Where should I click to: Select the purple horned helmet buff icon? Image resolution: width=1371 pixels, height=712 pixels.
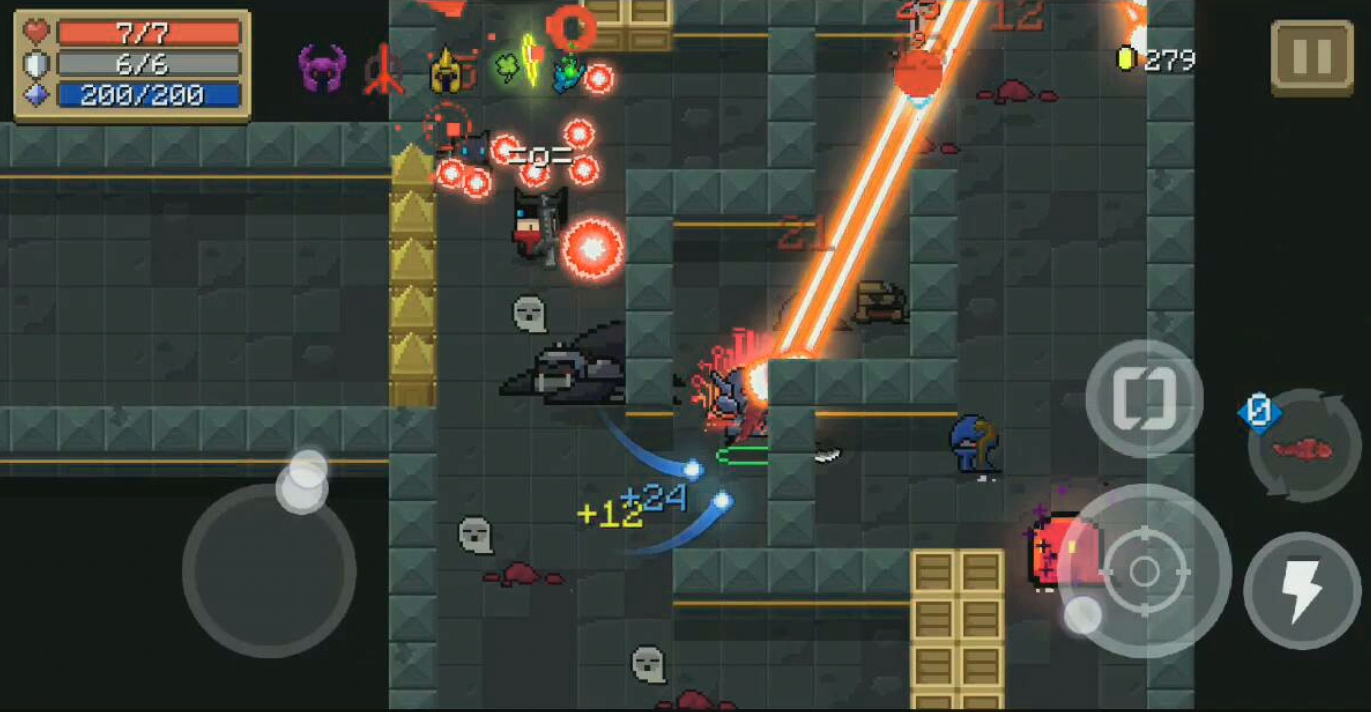(x=321, y=69)
